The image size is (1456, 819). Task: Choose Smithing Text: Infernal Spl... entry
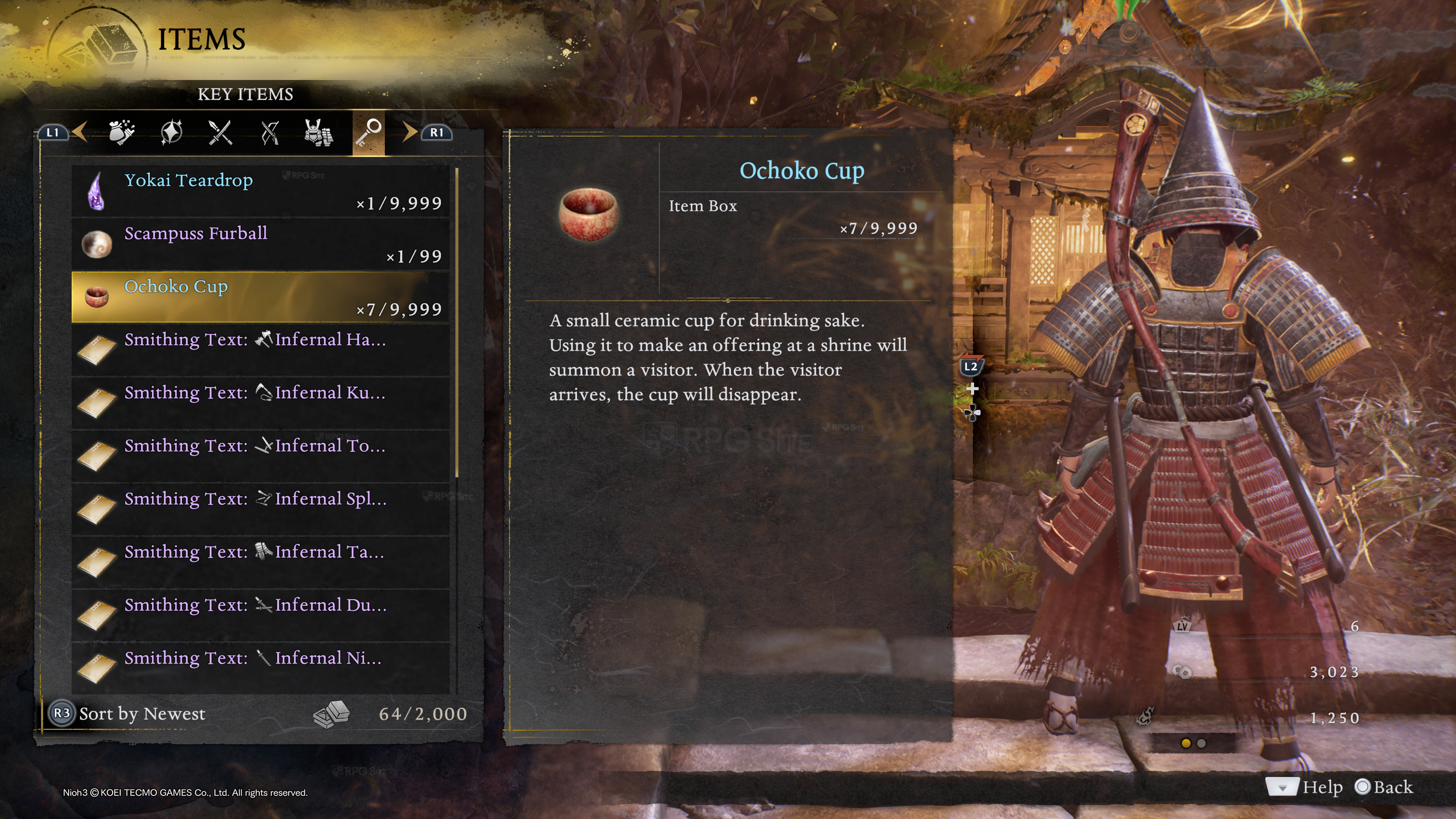(260, 509)
